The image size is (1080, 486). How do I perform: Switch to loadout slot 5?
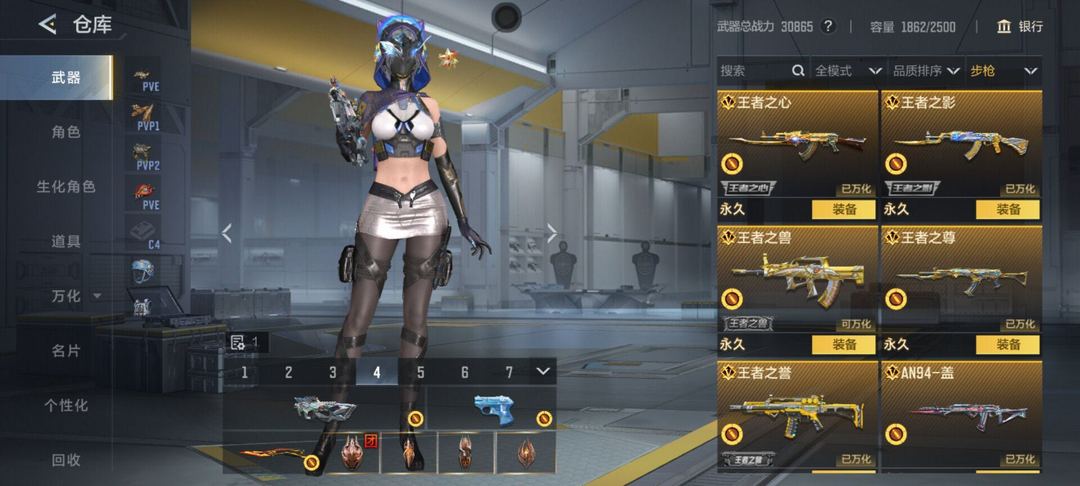421,372
